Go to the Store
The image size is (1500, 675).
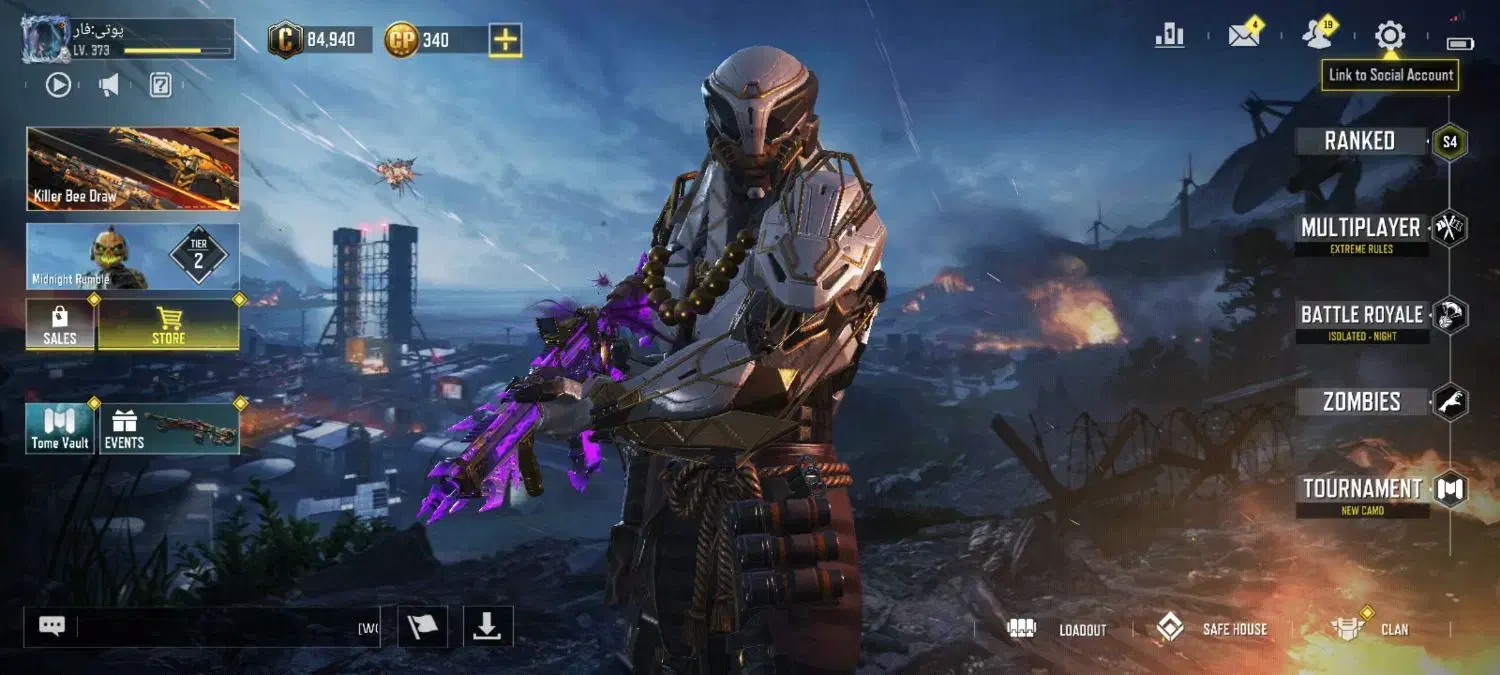coord(168,325)
